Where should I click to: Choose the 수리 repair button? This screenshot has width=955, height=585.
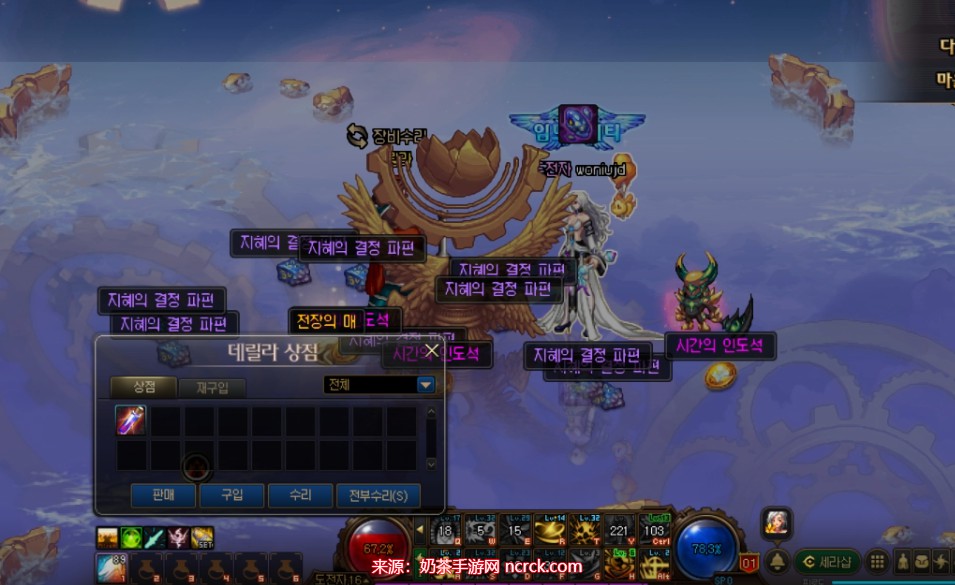pos(299,495)
